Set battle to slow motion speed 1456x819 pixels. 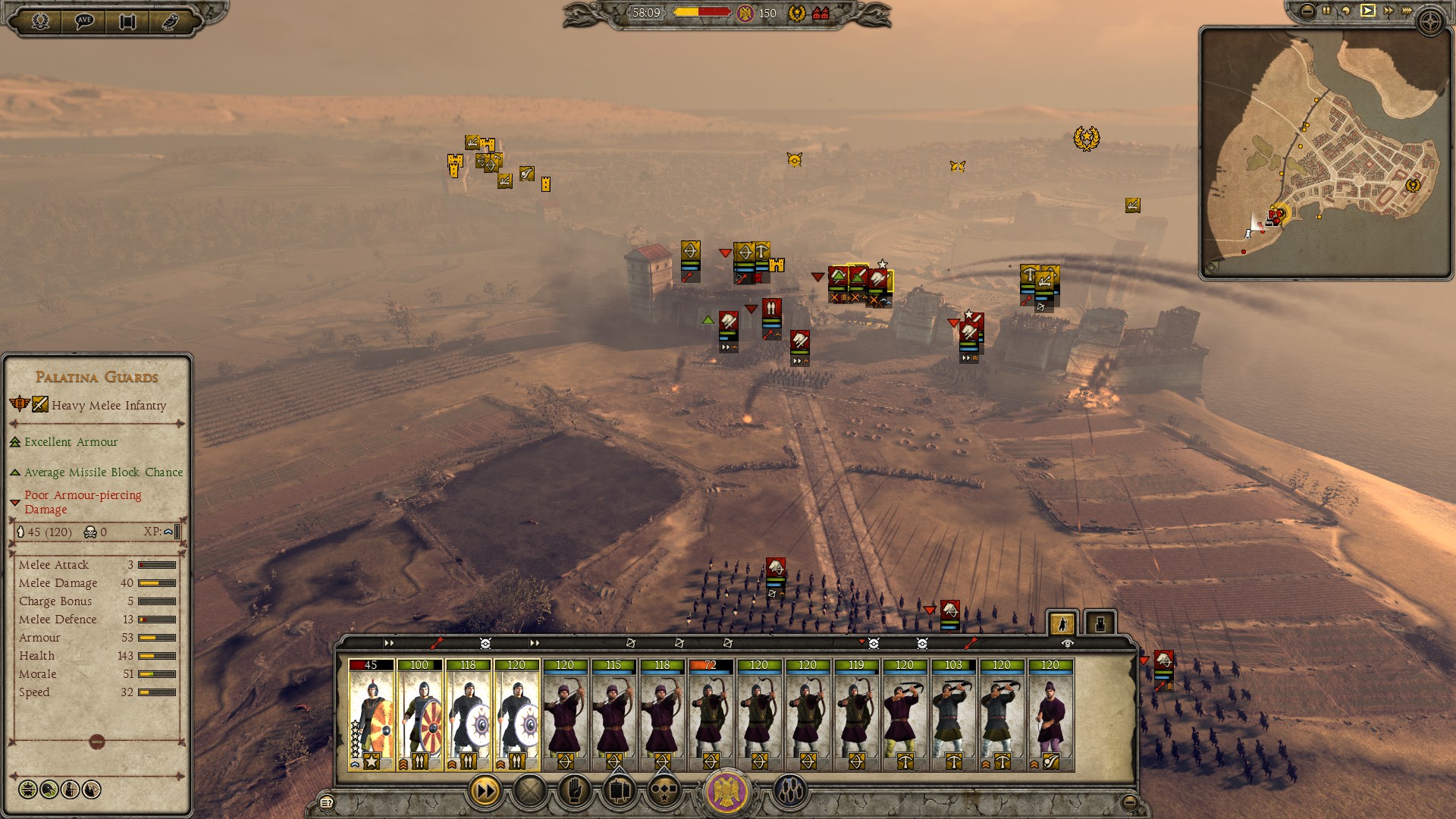point(1346,11)
